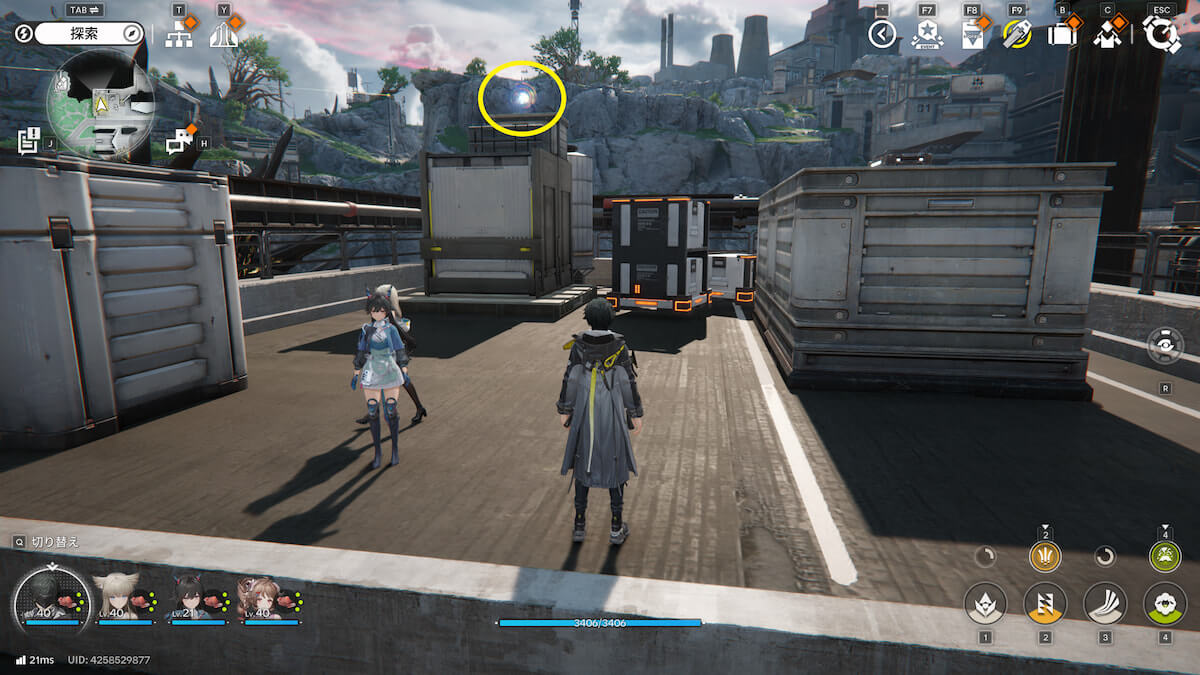
Task: Toggle the 探索 exploration mode pill
Action: [x=90, y=33]
